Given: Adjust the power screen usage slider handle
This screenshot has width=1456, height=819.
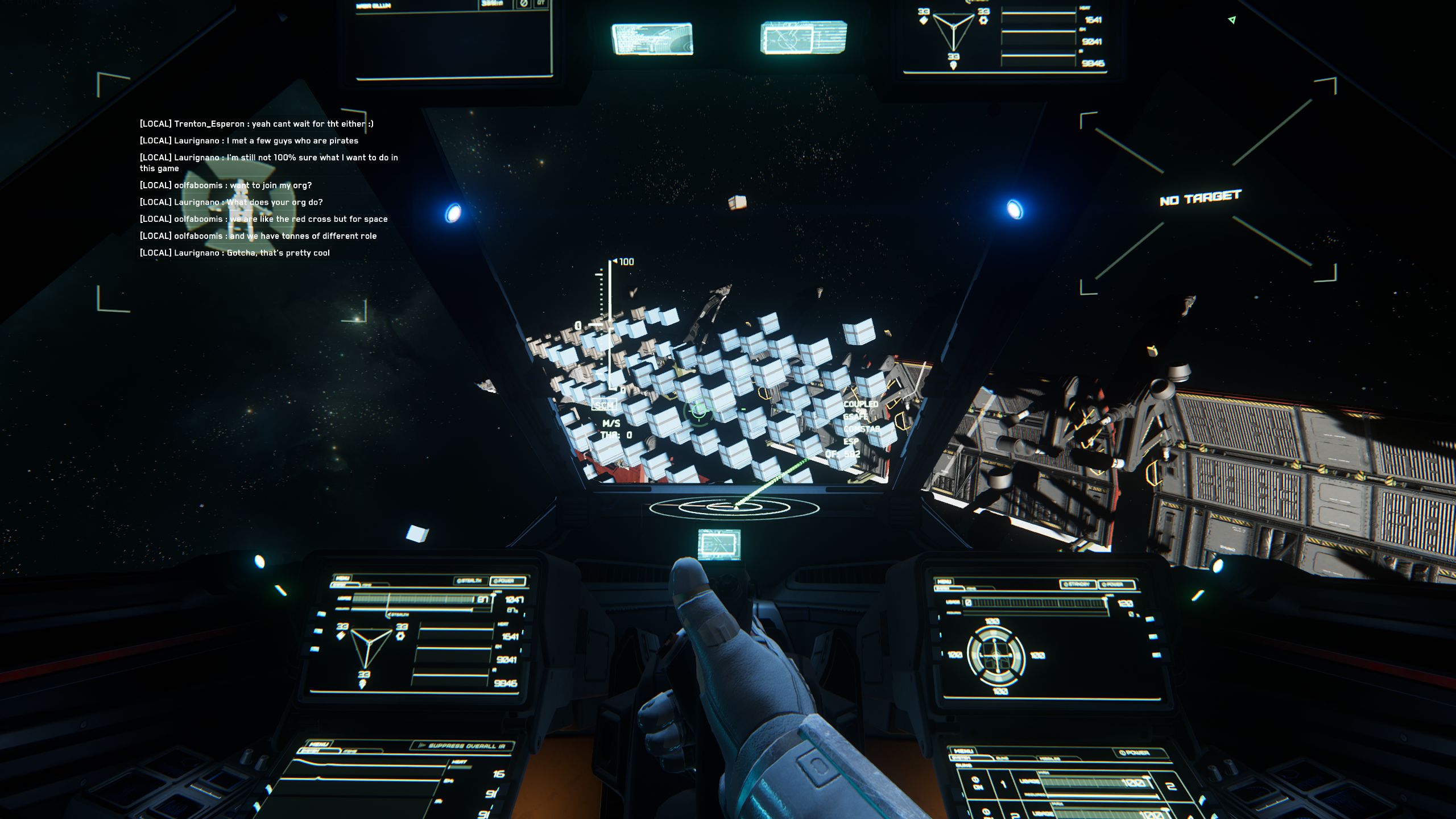Looking at the screenshot, I should [493, 596].
